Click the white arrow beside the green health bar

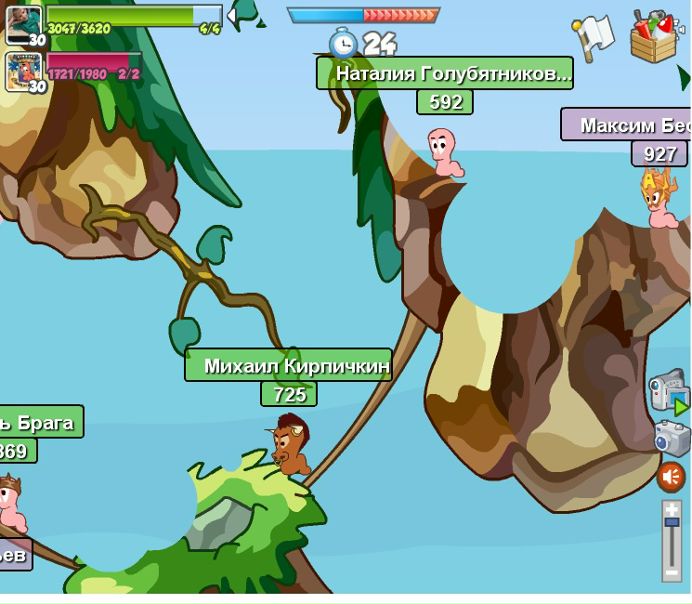pos(231,15)
